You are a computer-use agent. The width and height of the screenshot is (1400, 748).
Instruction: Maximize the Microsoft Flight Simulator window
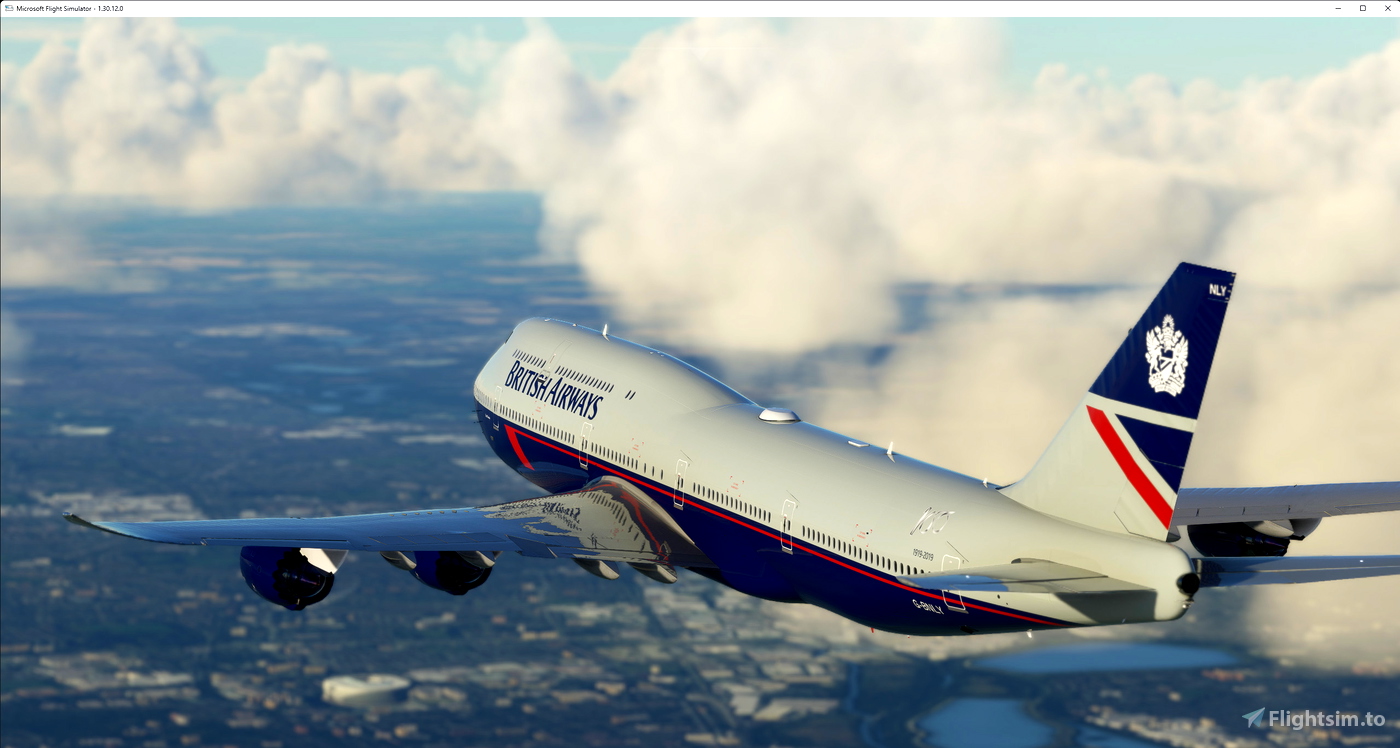[1363, 8]
